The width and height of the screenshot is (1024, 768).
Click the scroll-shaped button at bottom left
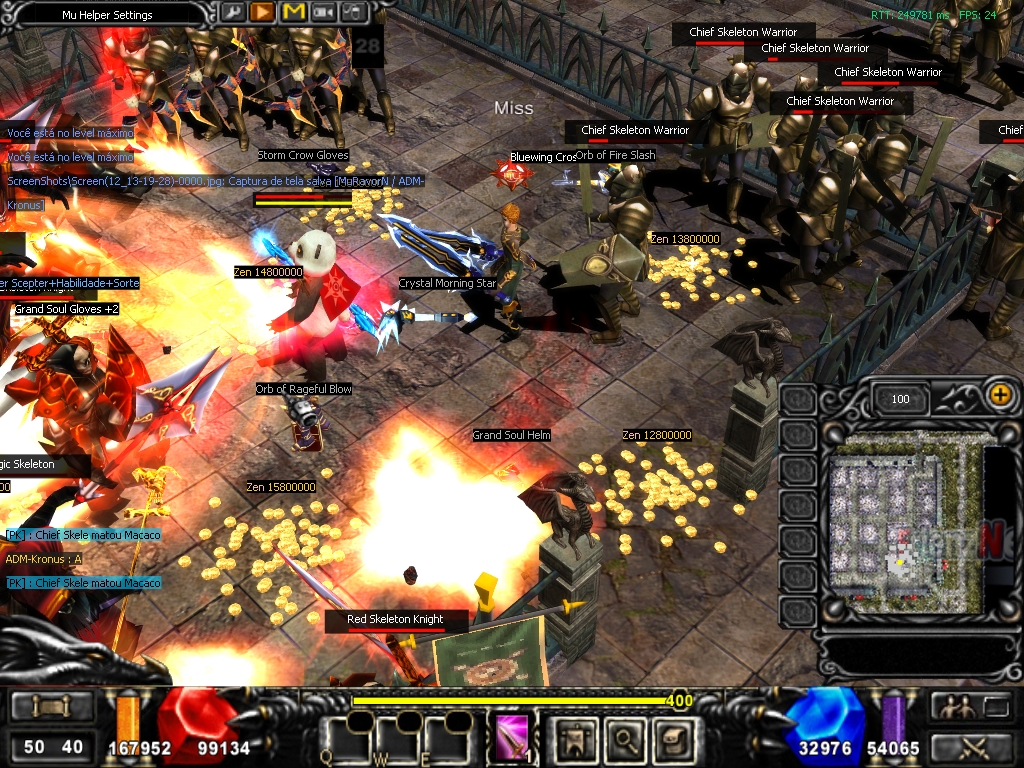49,707
